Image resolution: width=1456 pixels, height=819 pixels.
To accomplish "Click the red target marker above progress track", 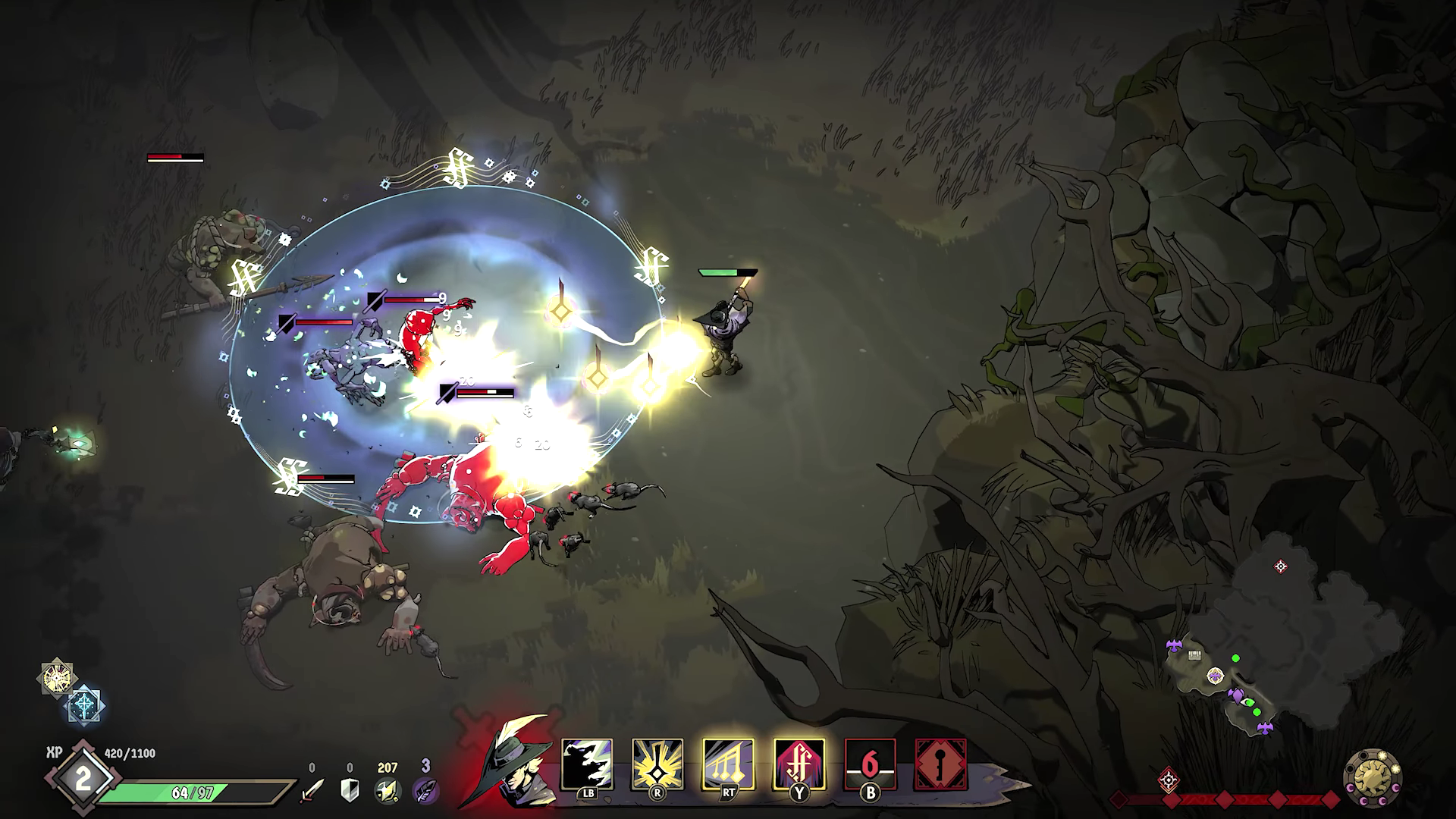I will tap(1169, 779).
